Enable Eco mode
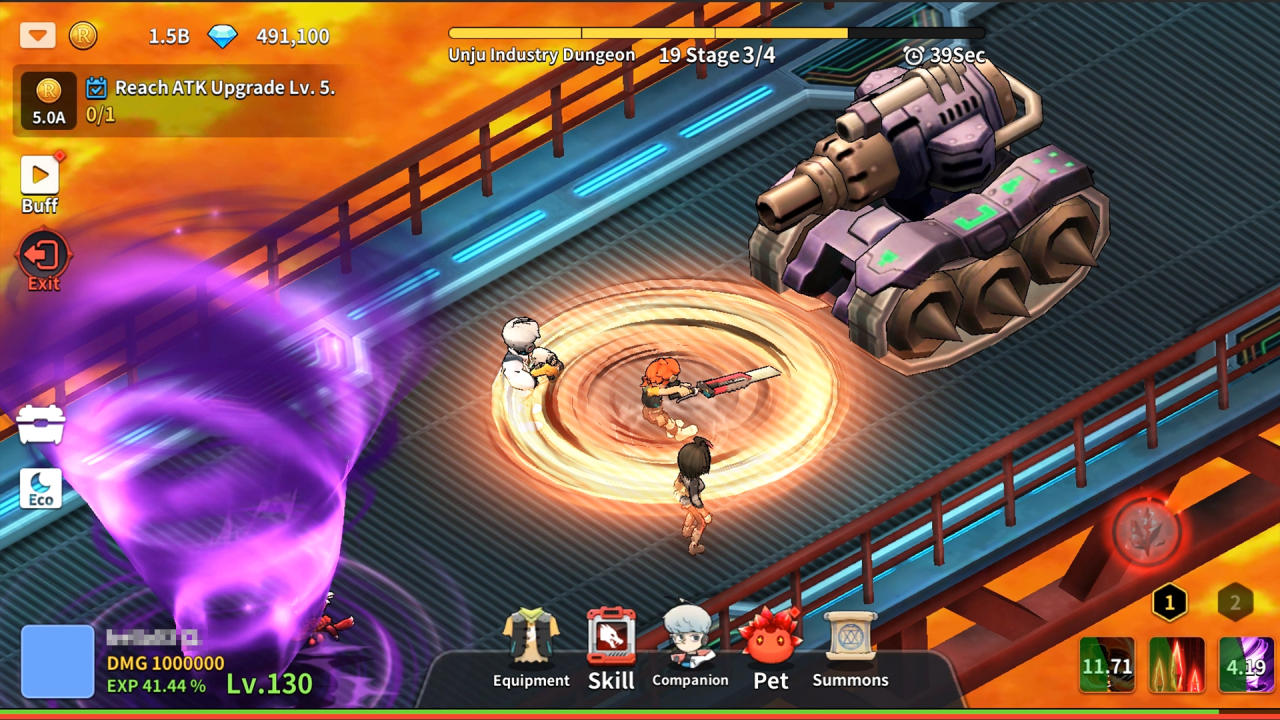 tap(39, 489)
